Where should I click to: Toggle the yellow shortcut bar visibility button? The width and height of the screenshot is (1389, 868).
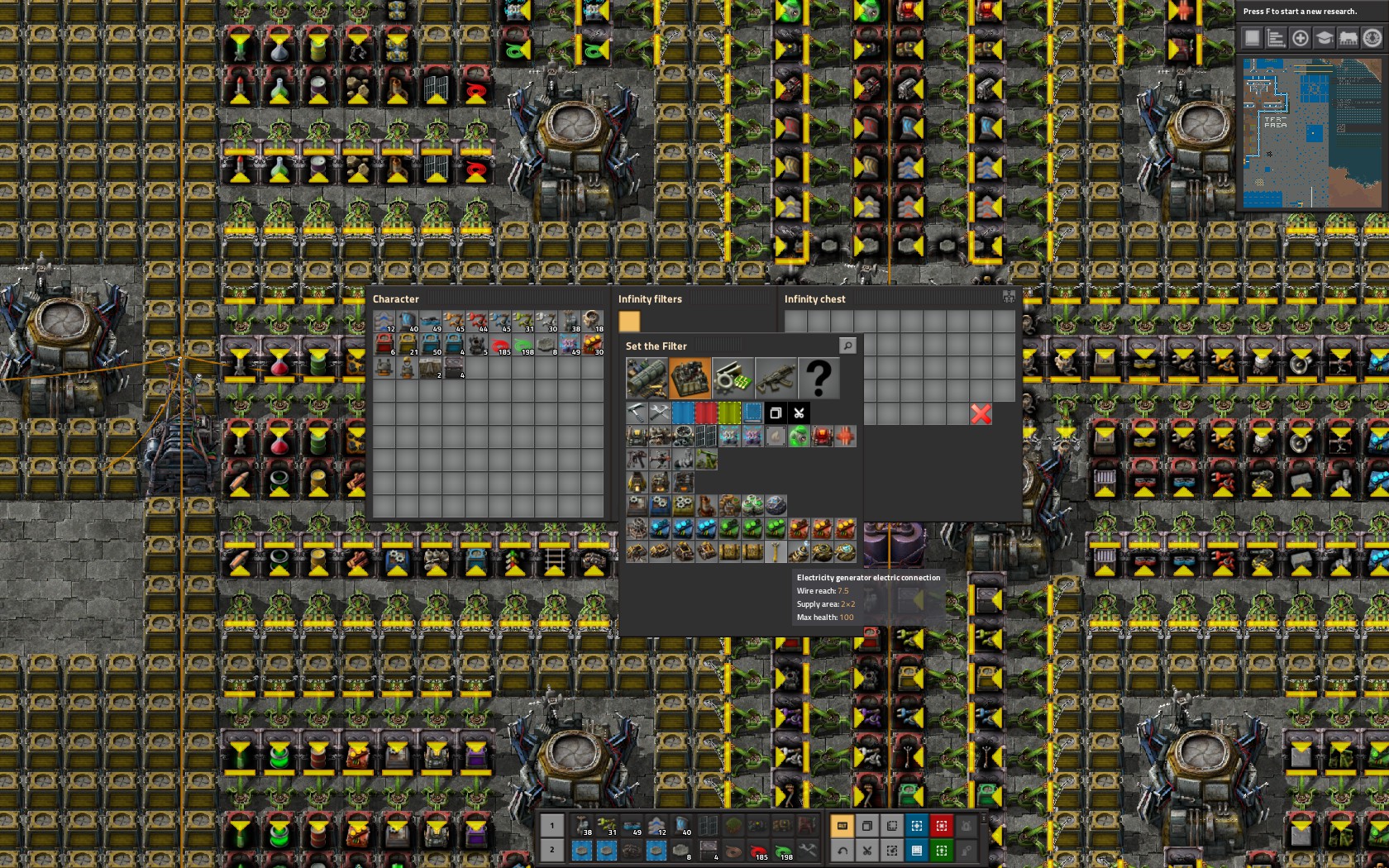[x=842, y=826]
